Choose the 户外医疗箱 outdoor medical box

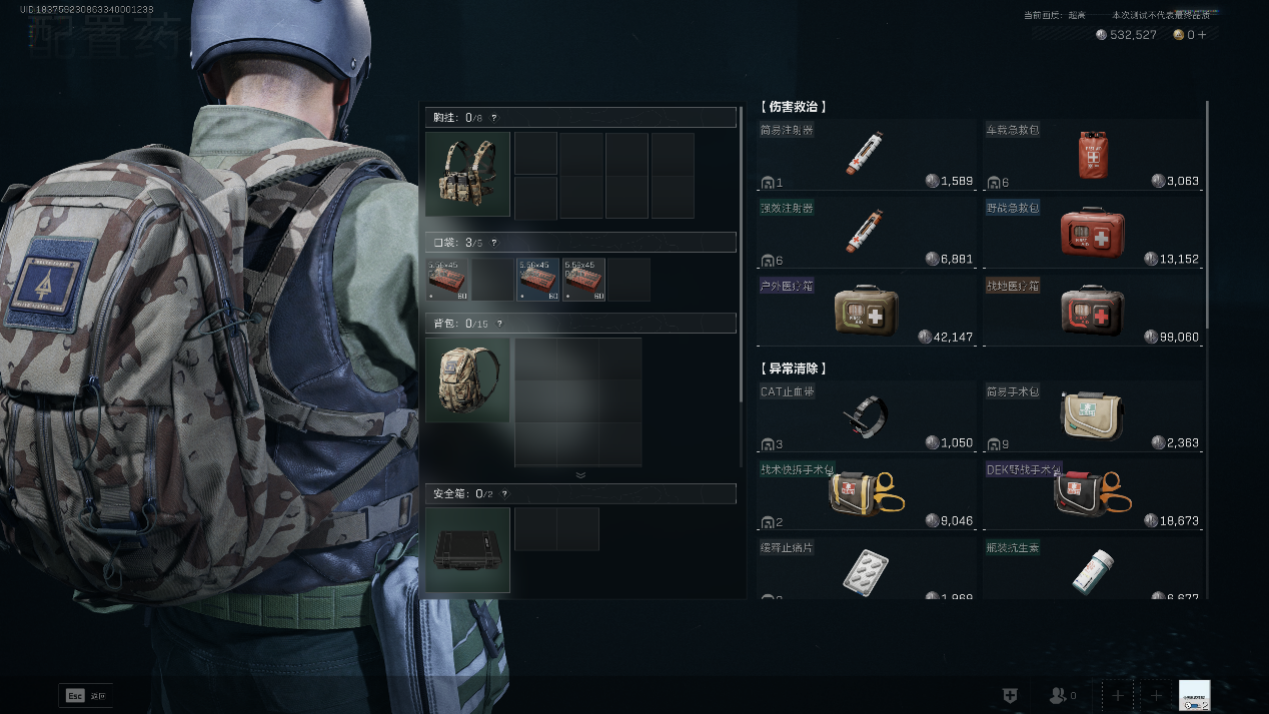click(x=866, y=310)
